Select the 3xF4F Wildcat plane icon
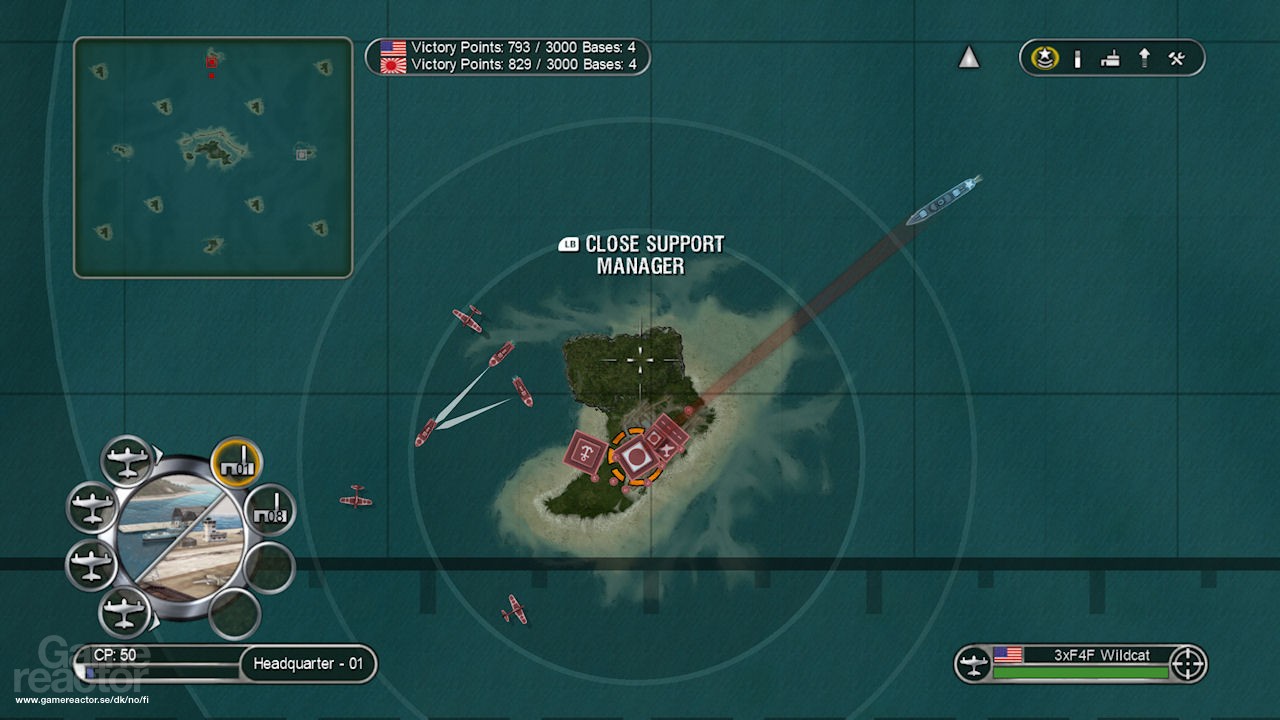1280x720 pixels. [x=973, y=664]
